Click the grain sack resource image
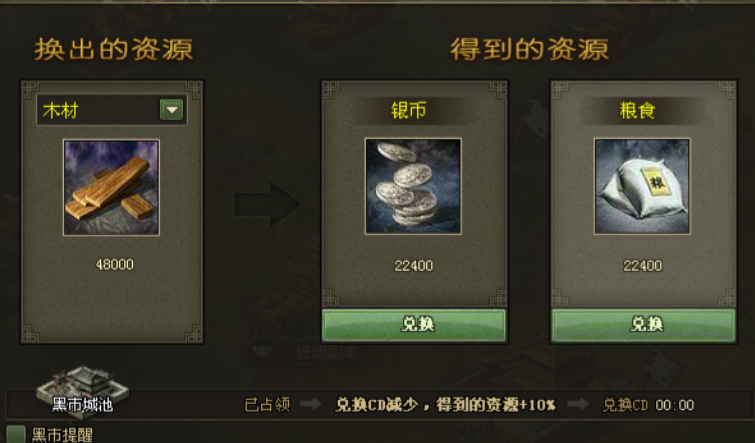 coord(642,187)
